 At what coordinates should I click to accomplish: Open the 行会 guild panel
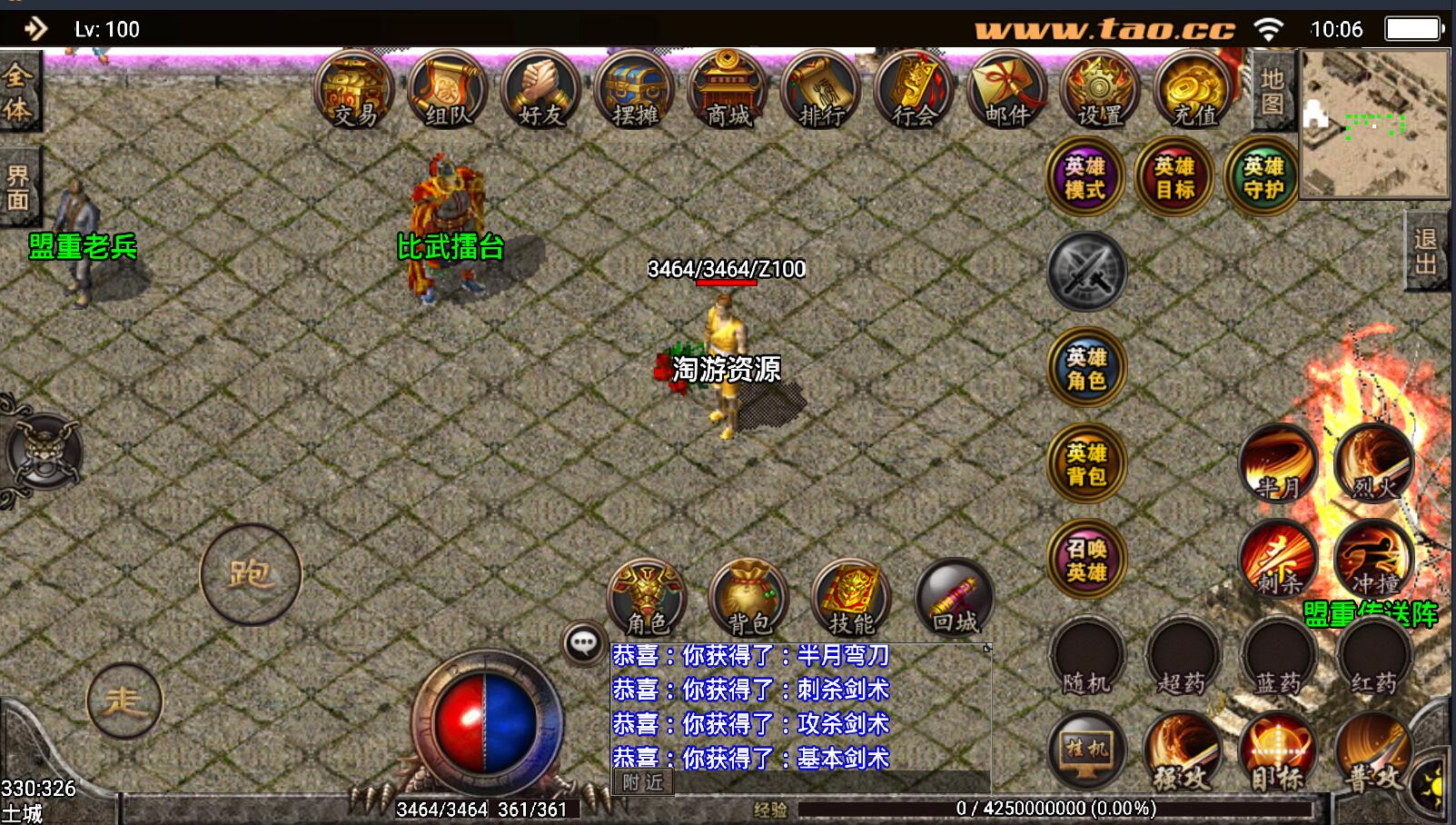click(912, 91)
